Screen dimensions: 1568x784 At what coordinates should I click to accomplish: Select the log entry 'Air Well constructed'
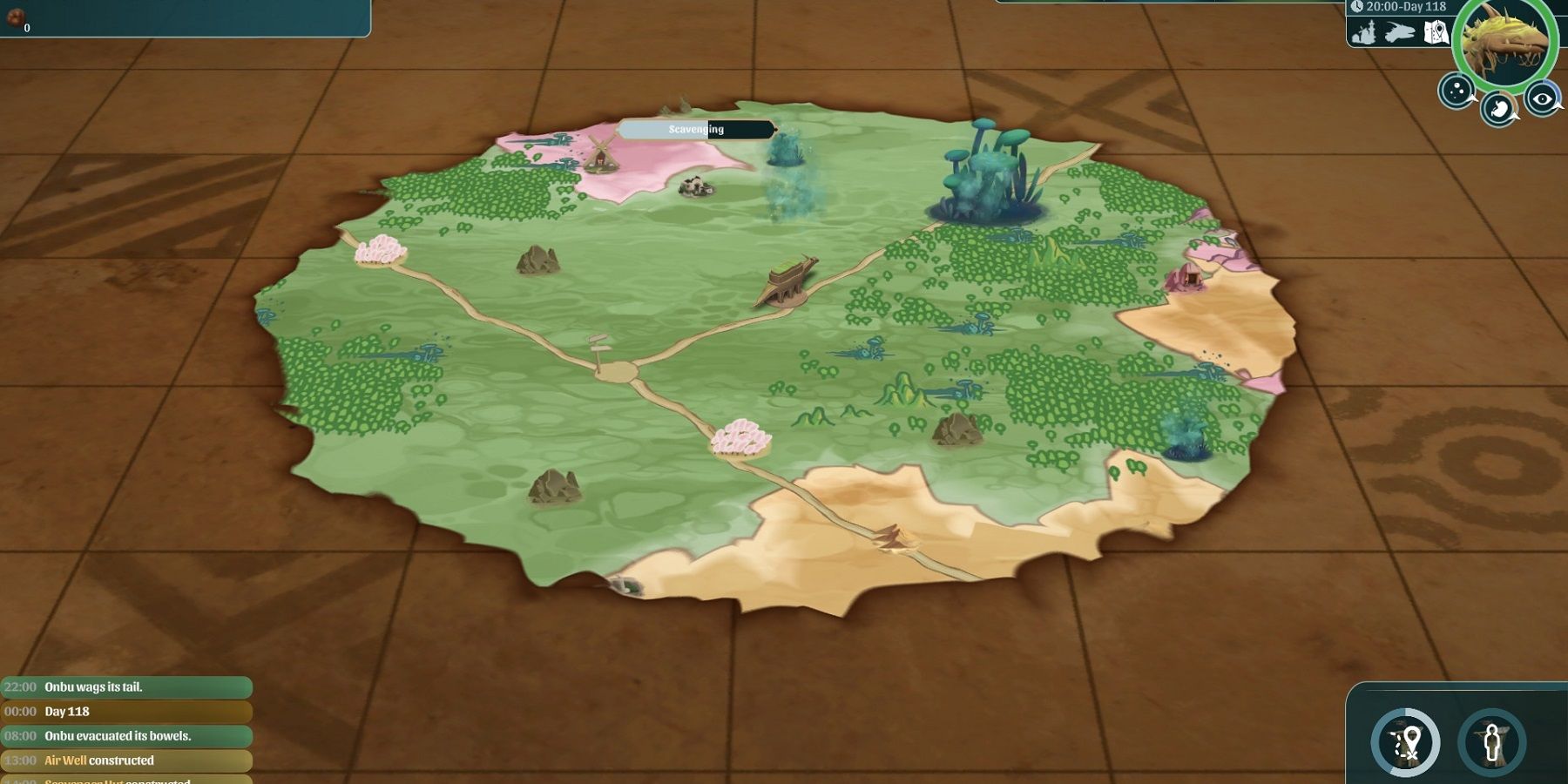pos(98,760)
